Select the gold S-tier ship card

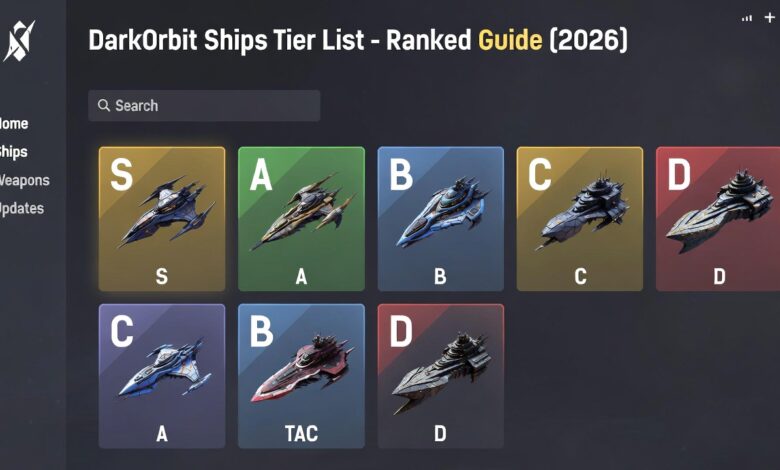[x=162, y=219]
